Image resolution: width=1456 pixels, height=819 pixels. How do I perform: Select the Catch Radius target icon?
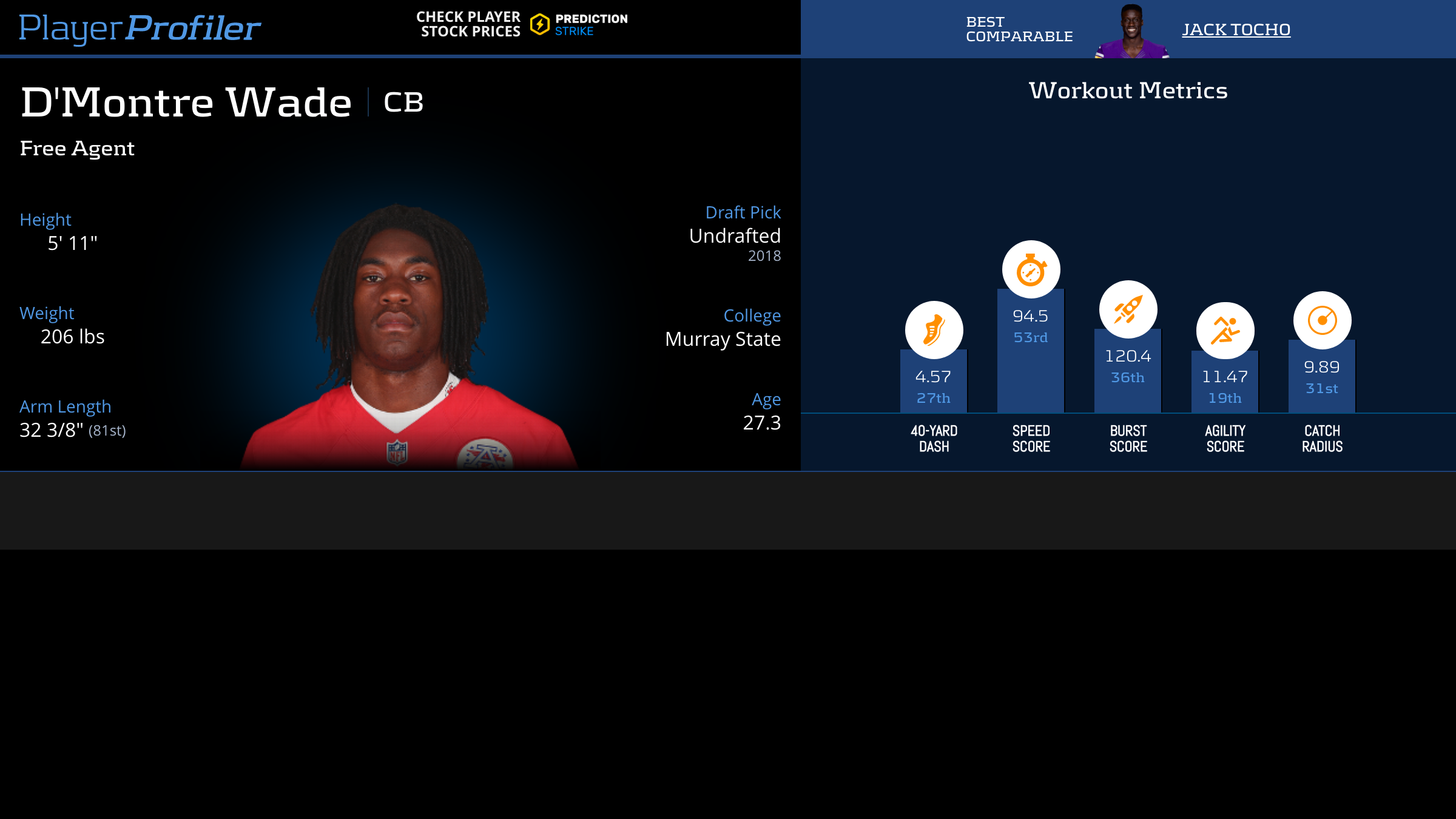click(x=1322, y=320)
